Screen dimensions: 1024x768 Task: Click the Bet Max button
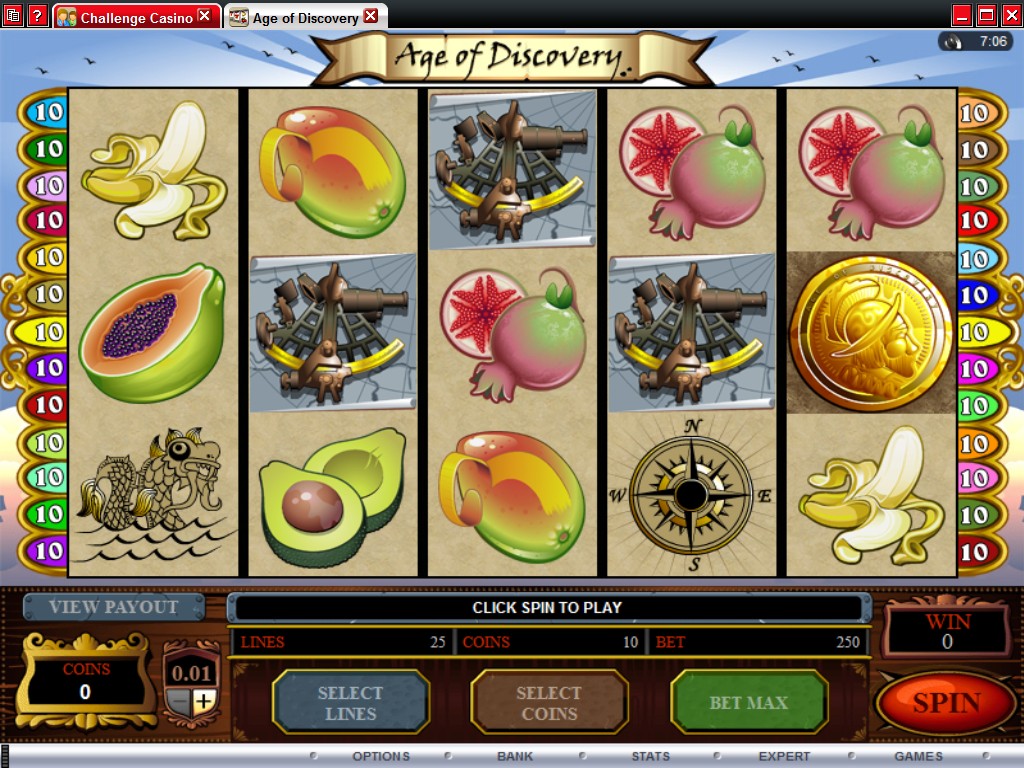749,703
